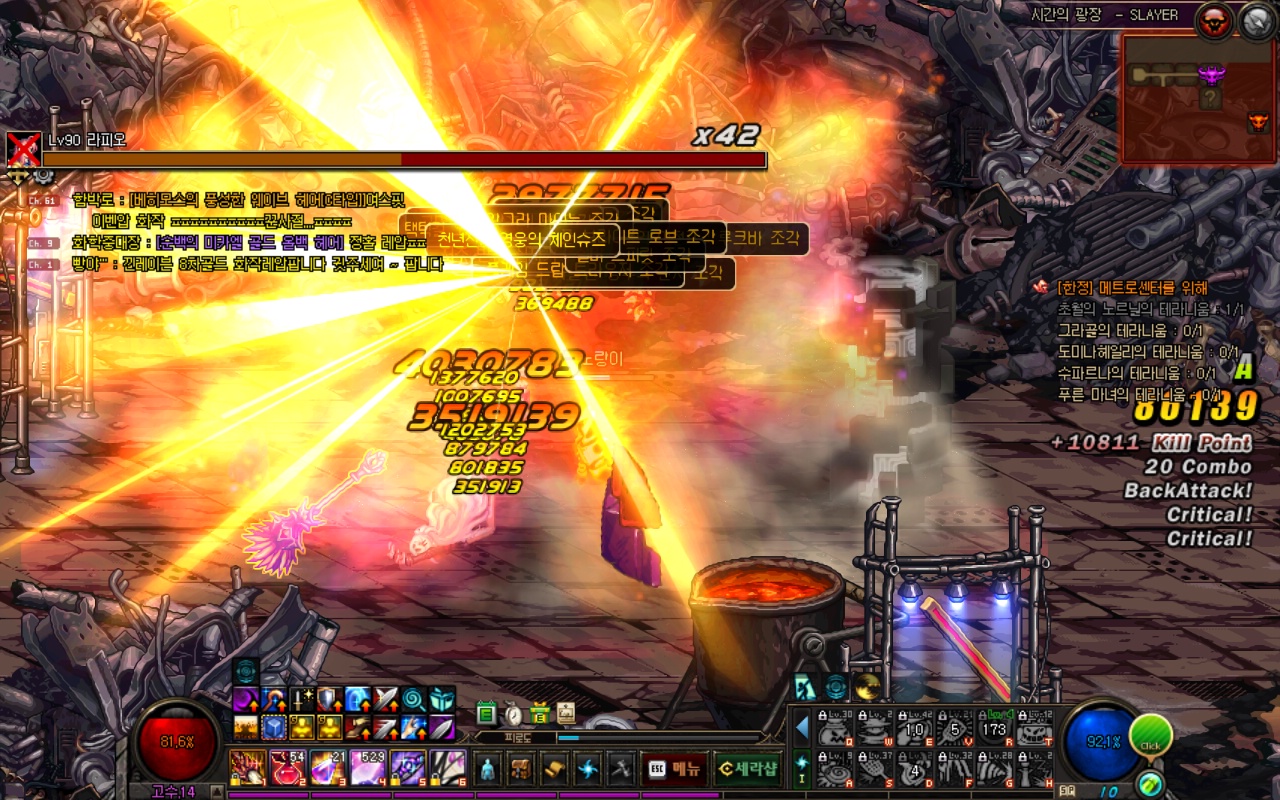
Task: Open the inventory backpack icon
Action: tap(521, 768)
